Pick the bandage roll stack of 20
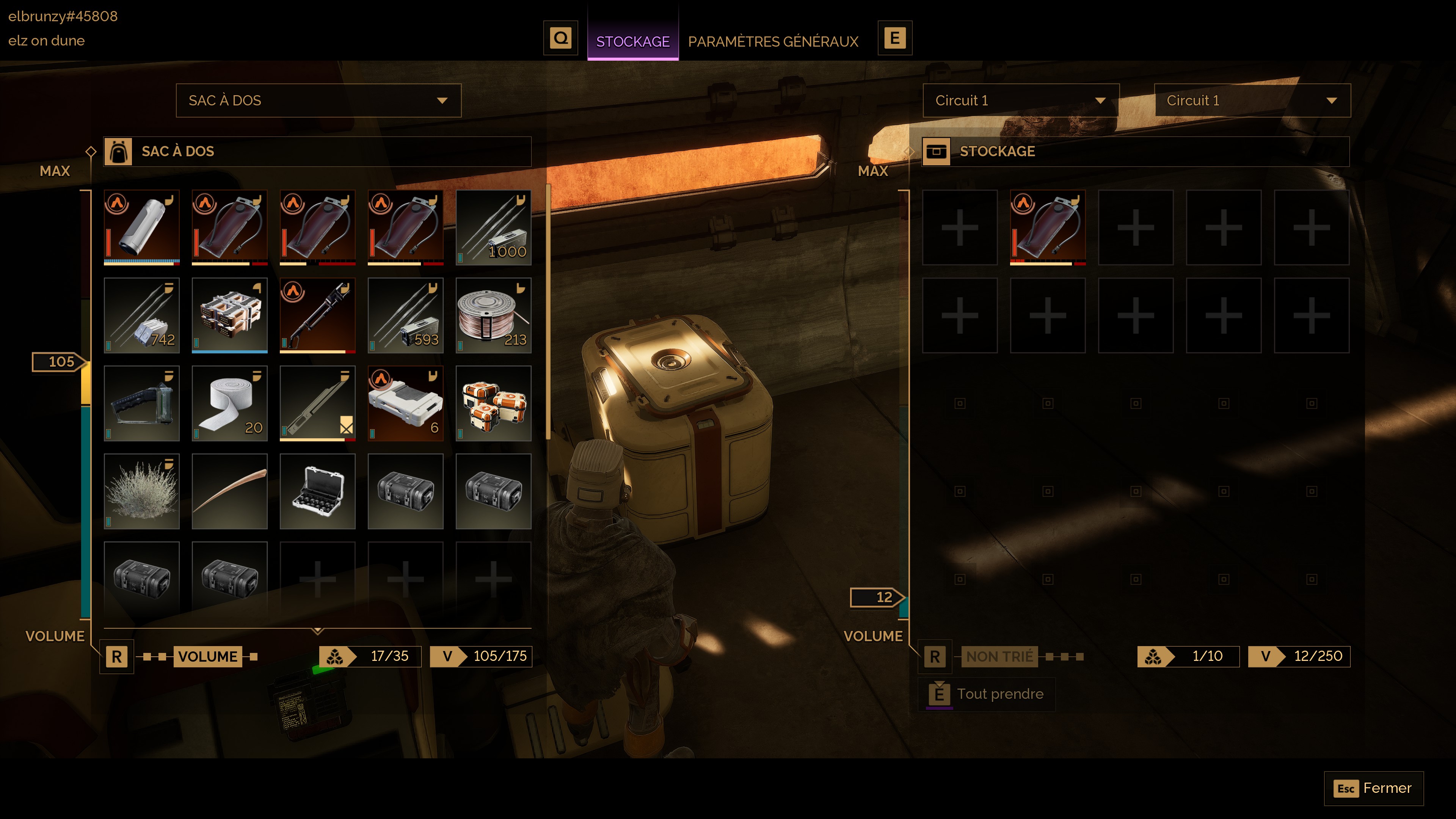This screenshot has height=819, width=1456. [229, 403]
